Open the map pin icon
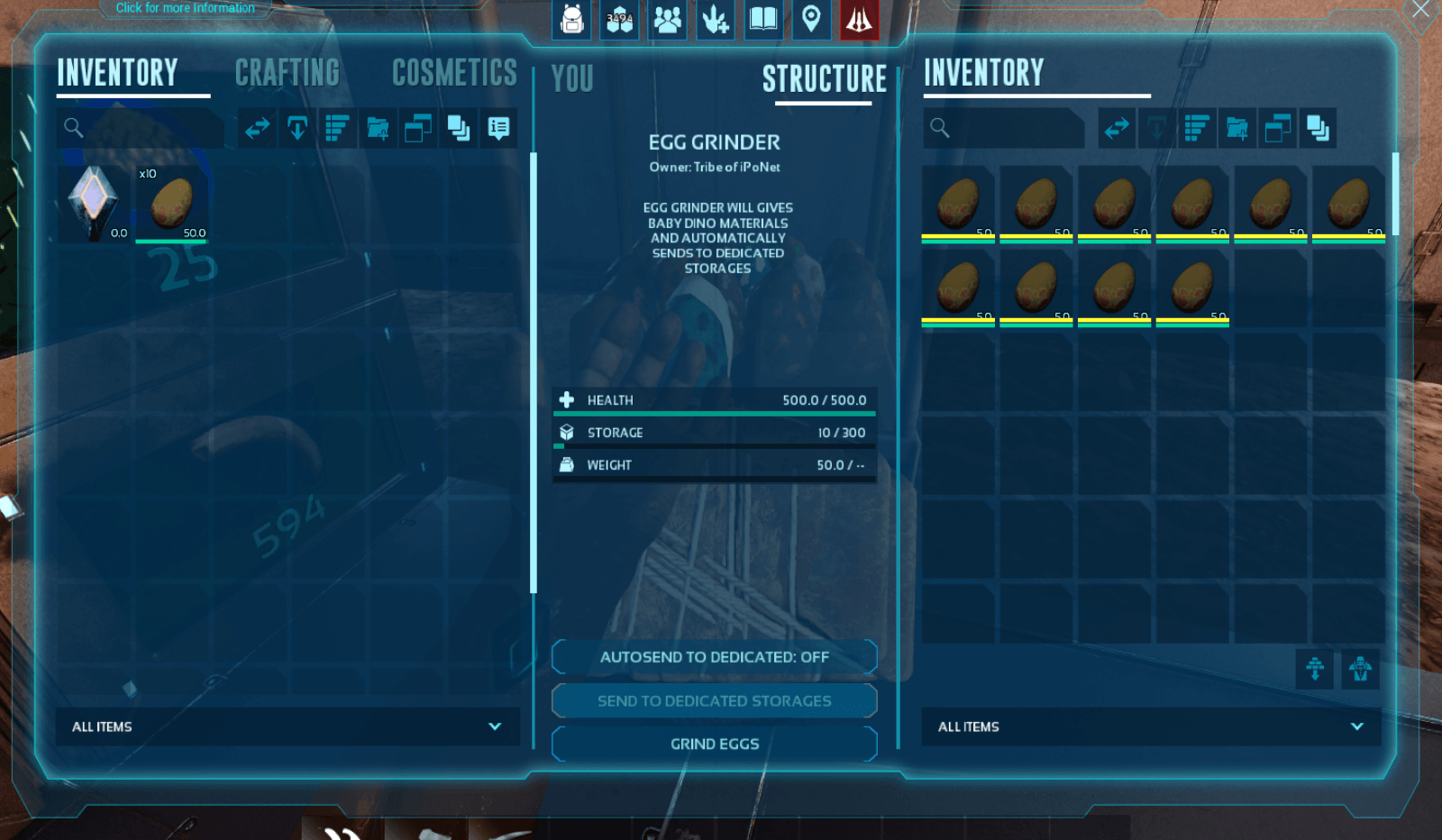Screen dimensions: 1442x840 point(811,19)
